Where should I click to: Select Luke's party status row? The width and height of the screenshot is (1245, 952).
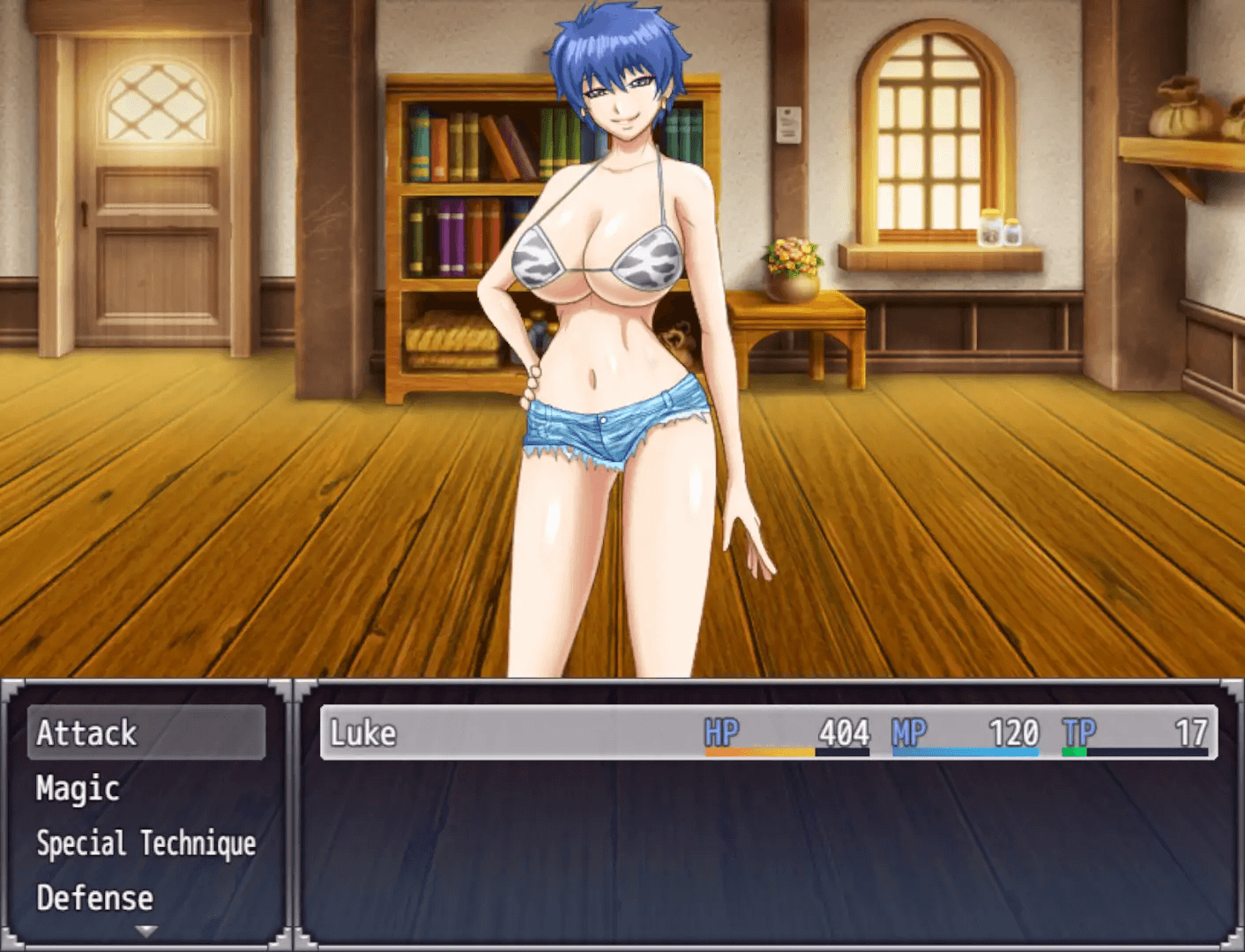(x=768, y=733)
